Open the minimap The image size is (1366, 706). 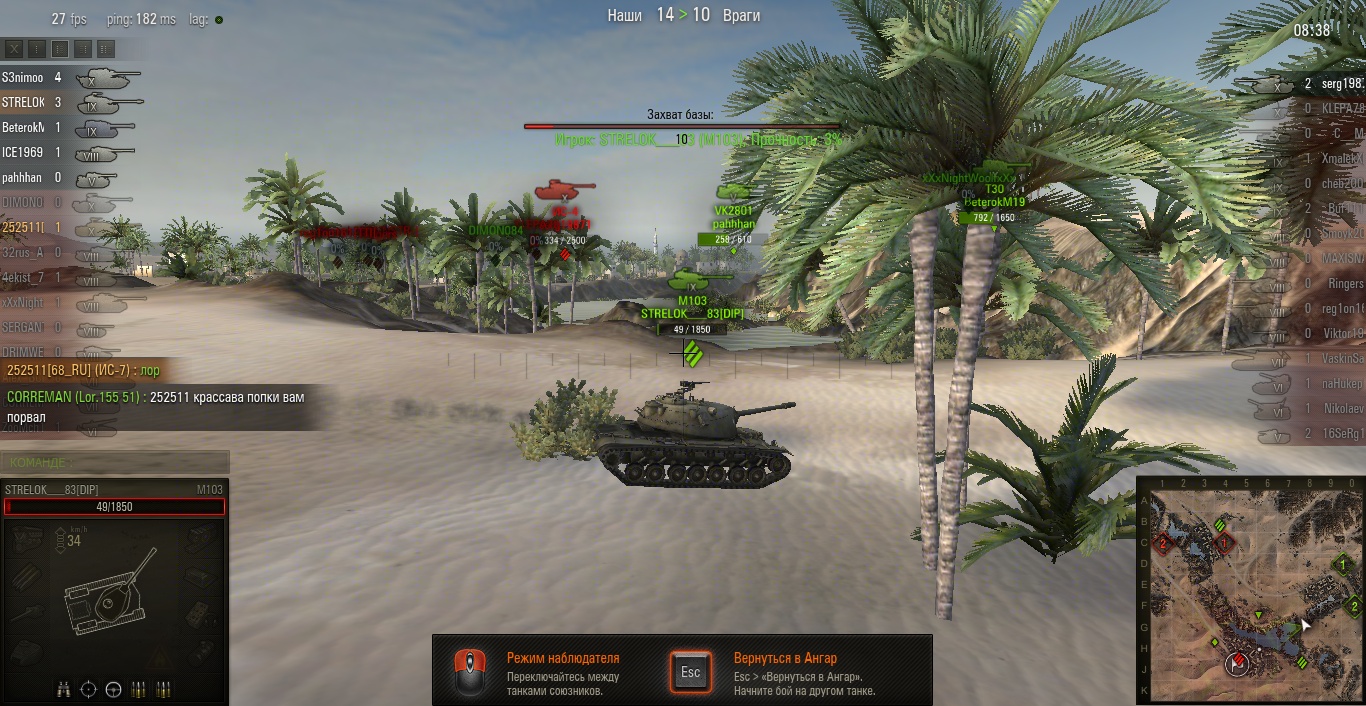point(1250,590)
